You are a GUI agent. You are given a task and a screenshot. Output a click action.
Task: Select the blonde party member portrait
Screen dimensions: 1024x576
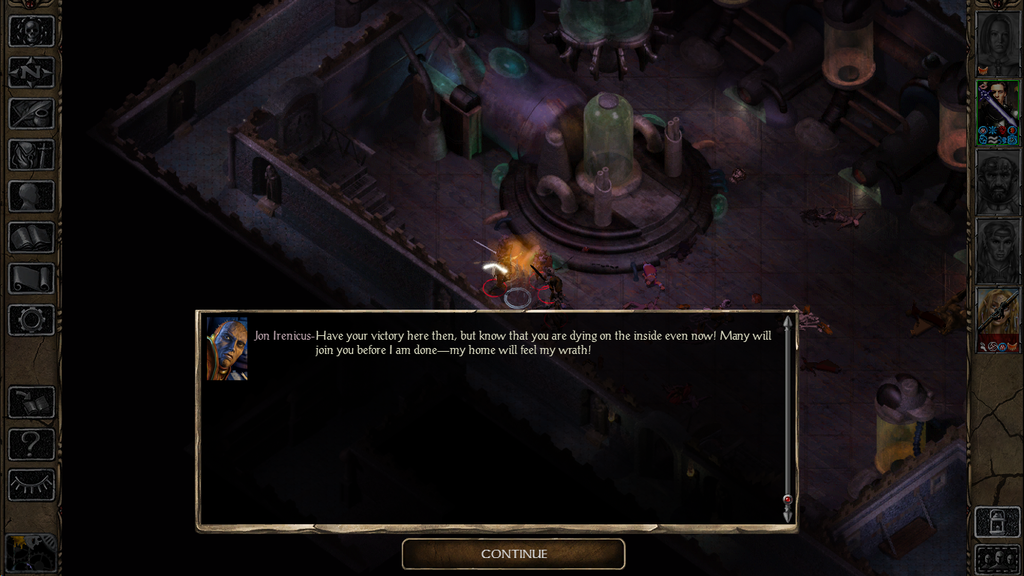[997, 319]
